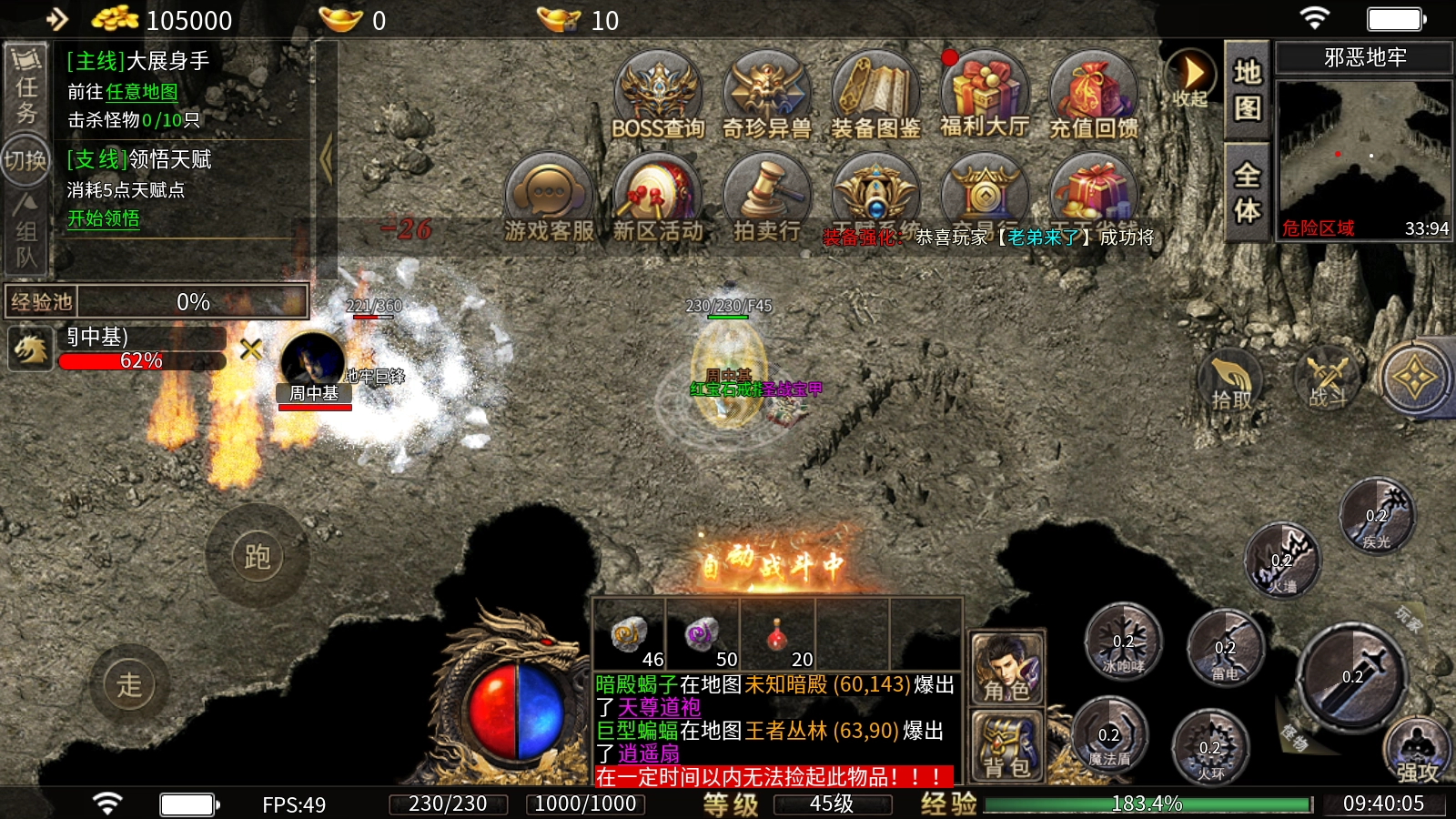The width and height of the screenshot is (1456, 819).
Task: Activate the 拾取 pickup button
Action: (1230, 382)
